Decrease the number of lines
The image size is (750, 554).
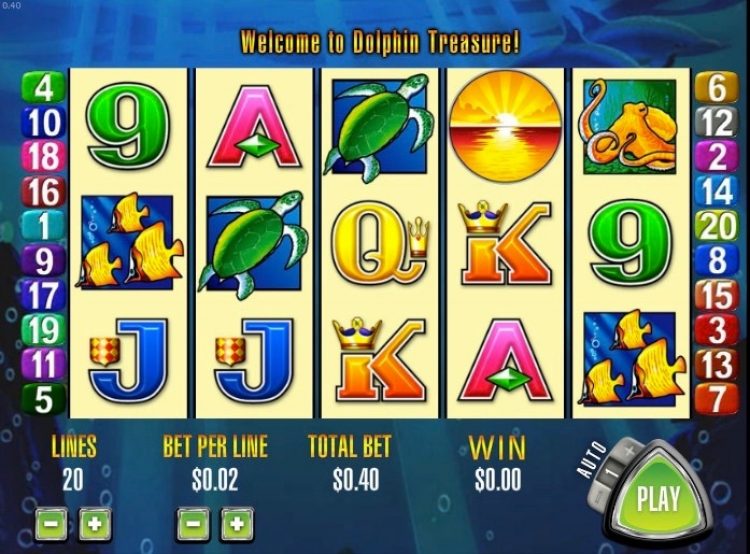[51, 523]
